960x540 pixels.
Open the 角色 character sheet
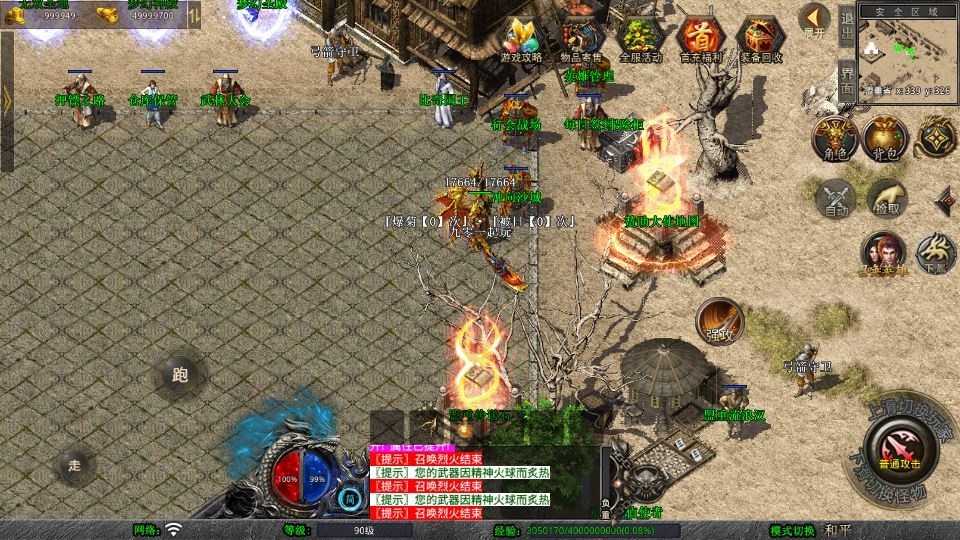pos(835,136)
